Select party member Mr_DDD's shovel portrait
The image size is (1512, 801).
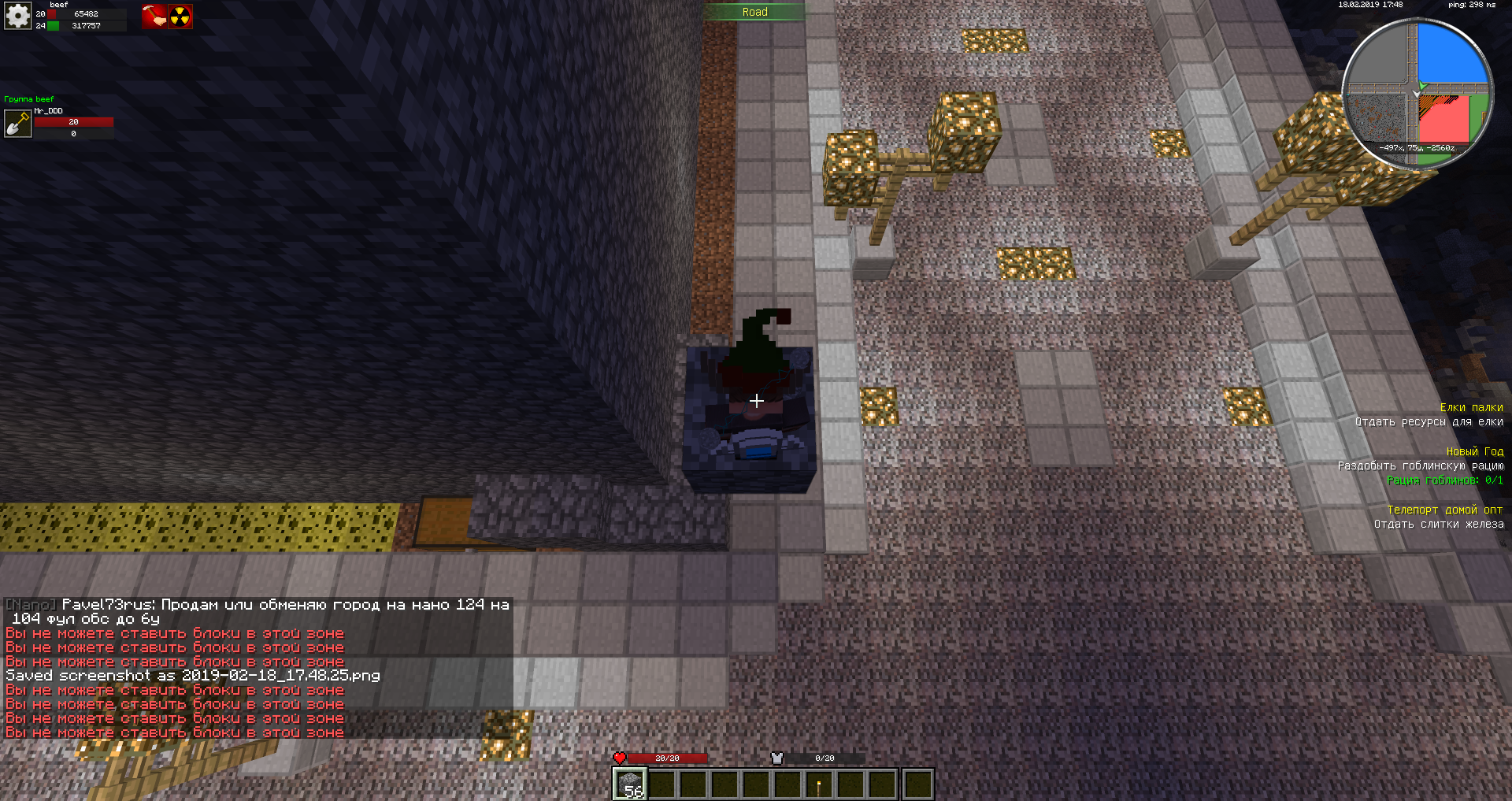point(17,124)
